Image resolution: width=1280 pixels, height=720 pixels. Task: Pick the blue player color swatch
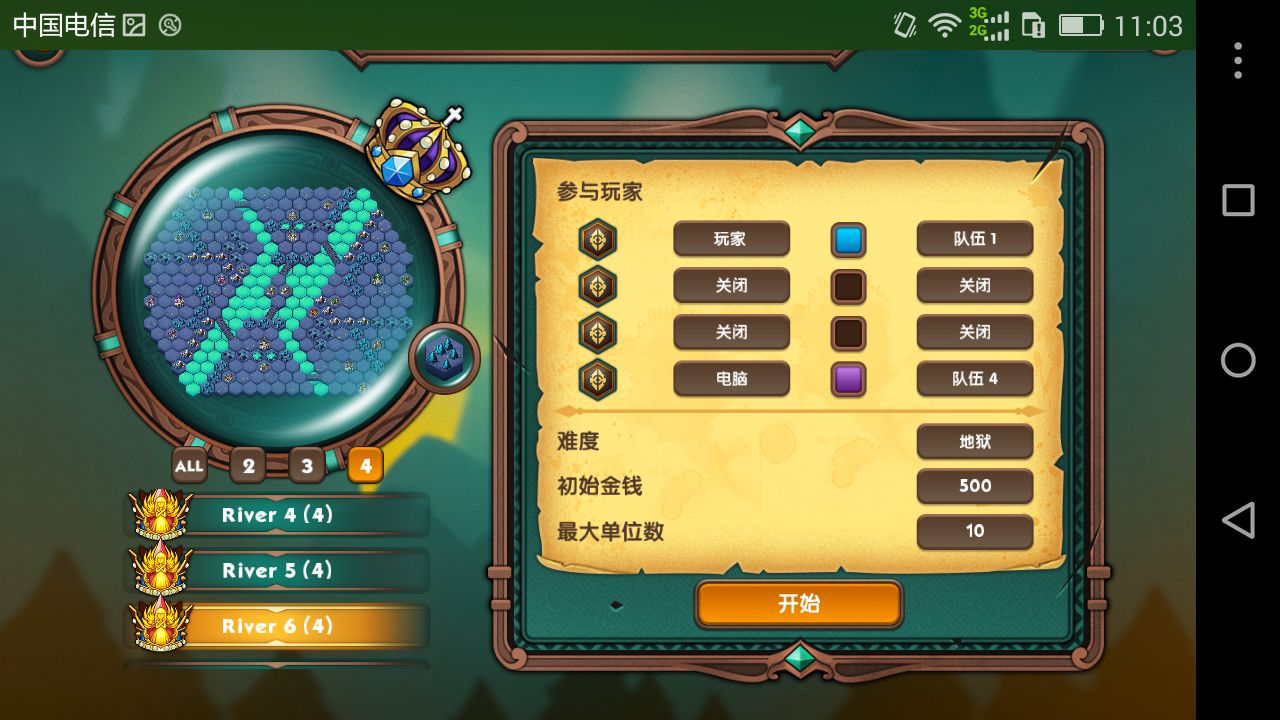(x=849, y=240)
